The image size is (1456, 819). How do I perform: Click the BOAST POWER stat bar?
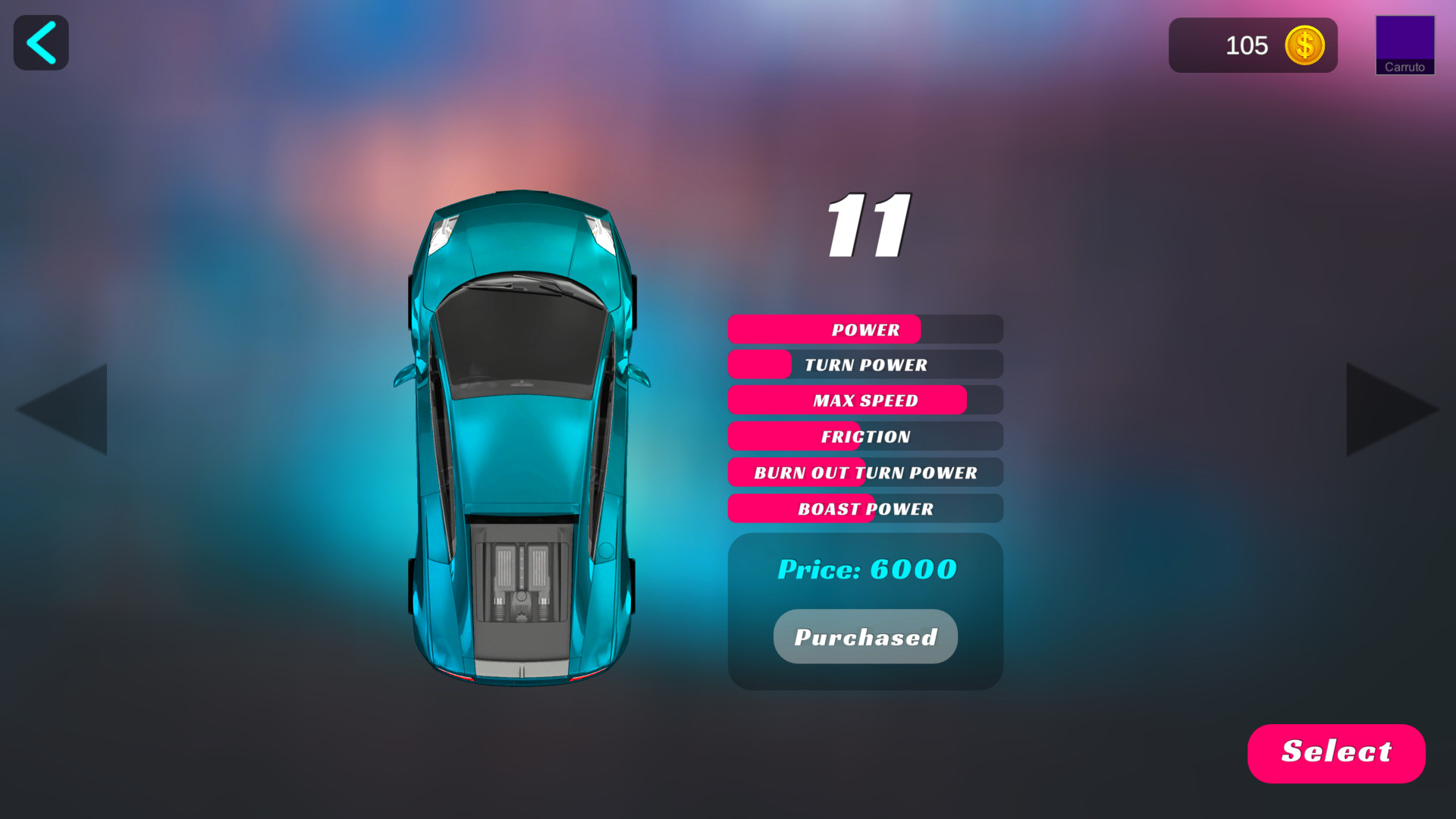(864, 509)
